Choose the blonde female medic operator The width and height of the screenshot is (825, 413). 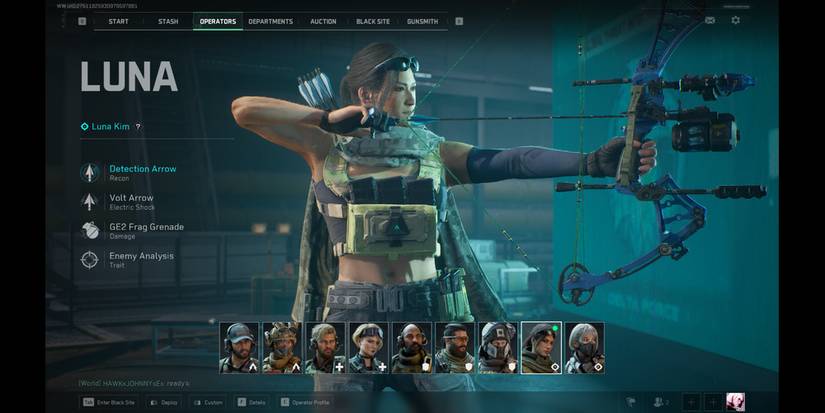(368, 347)
